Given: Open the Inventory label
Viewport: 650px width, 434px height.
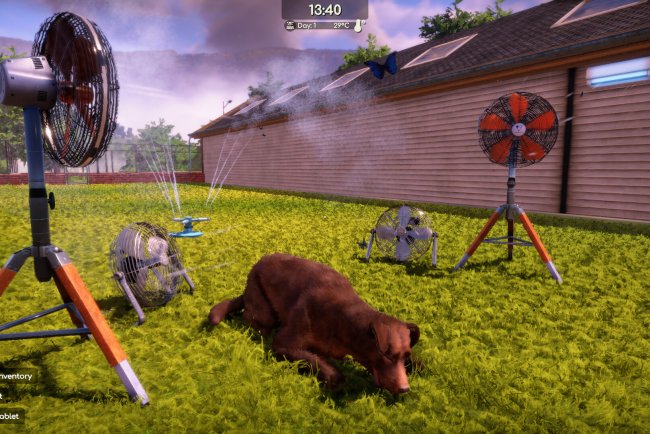Looking at the screenshot, I should [15, 376].
